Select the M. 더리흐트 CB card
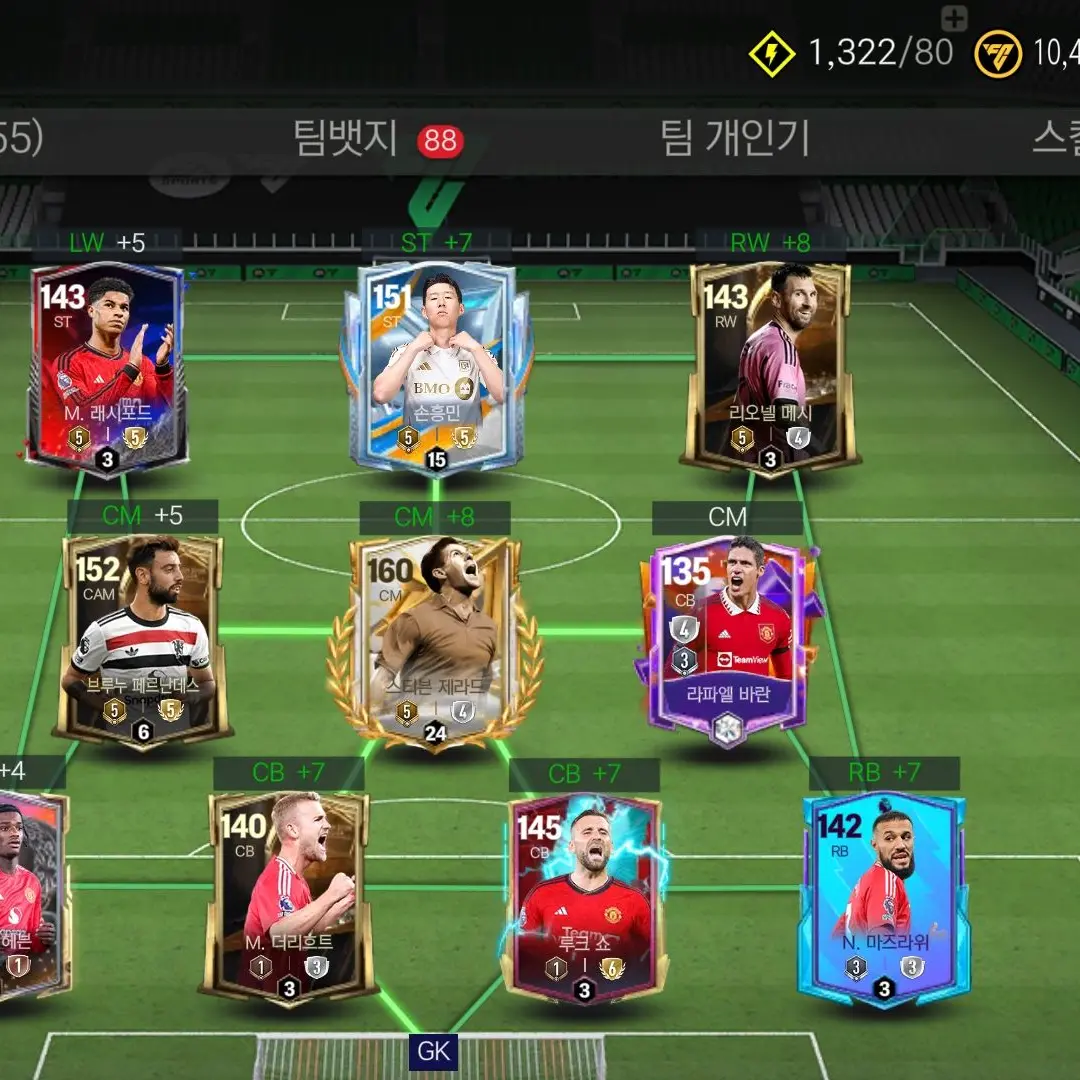 288,895
